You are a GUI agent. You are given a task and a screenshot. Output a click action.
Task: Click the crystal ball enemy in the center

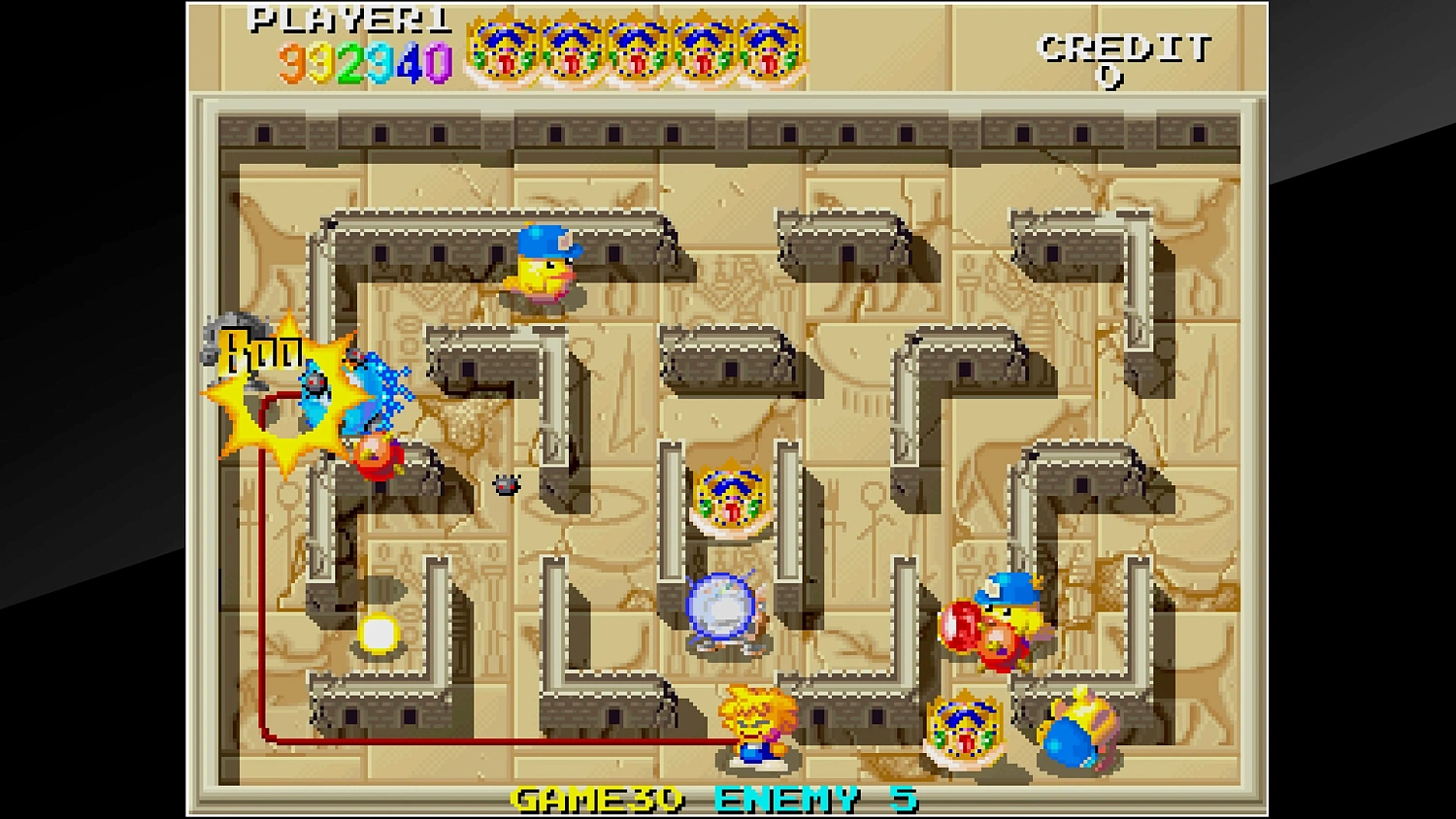click(x=720, y=608)
